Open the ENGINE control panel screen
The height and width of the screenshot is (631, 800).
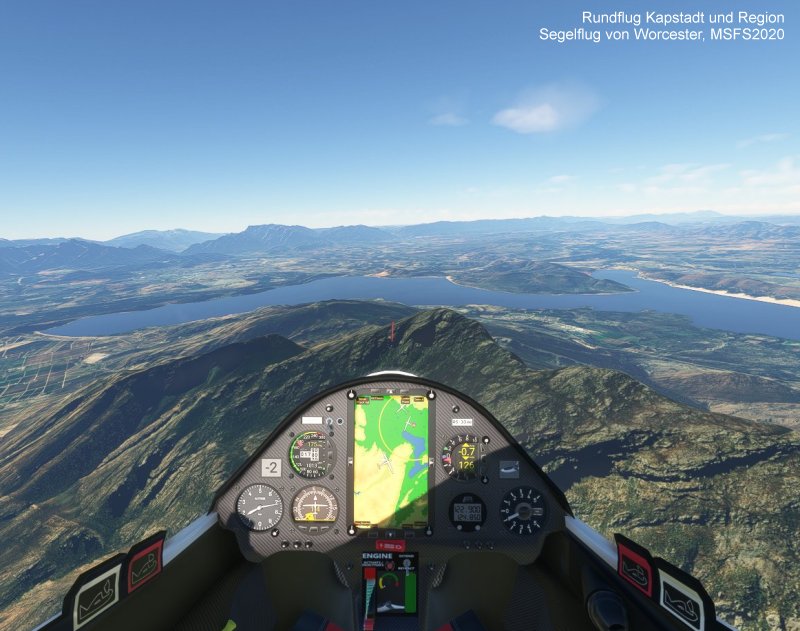click(390, 585)
